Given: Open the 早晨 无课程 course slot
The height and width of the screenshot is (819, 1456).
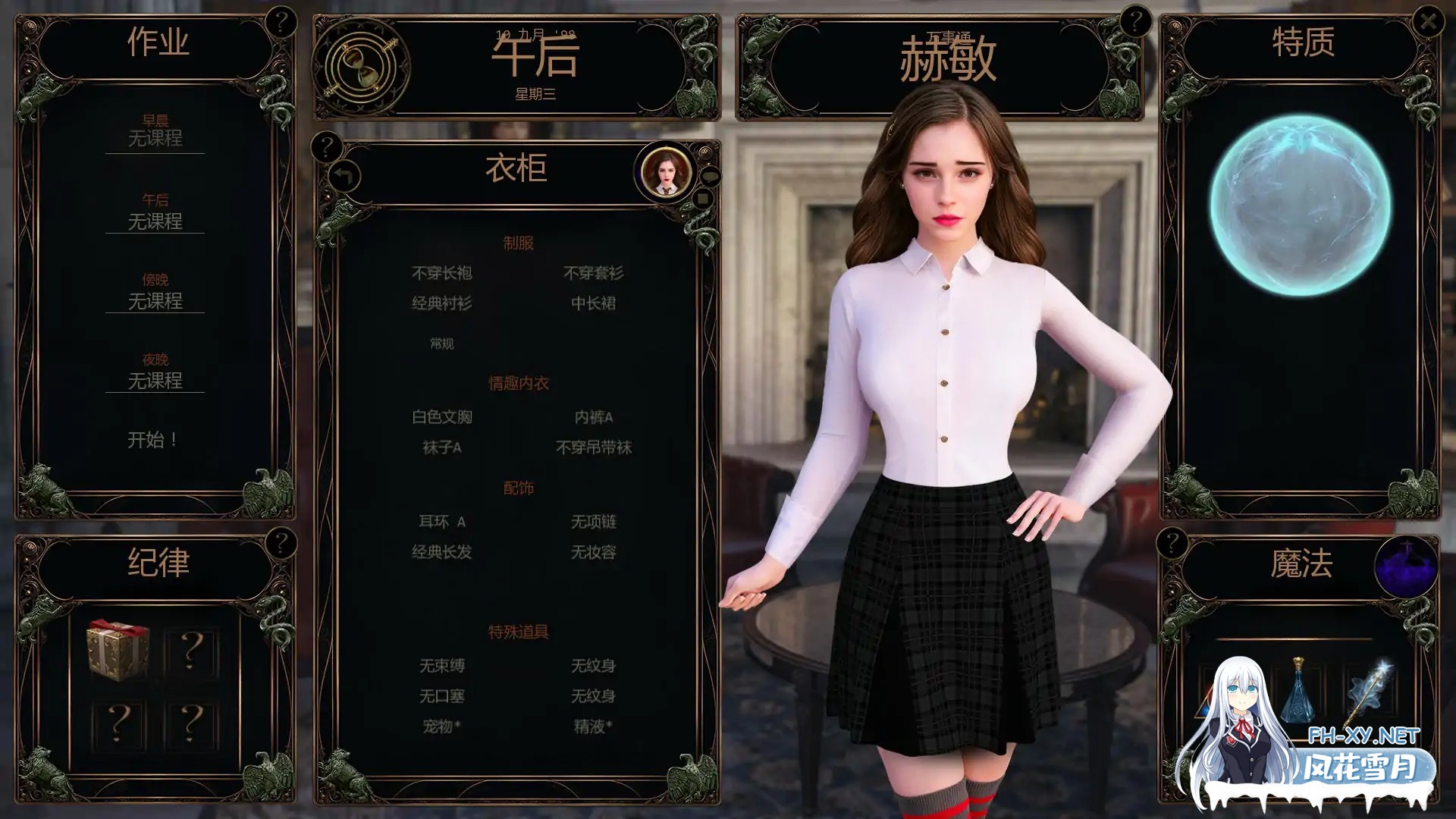Looking at the screenshot, I should coord(155,139).
